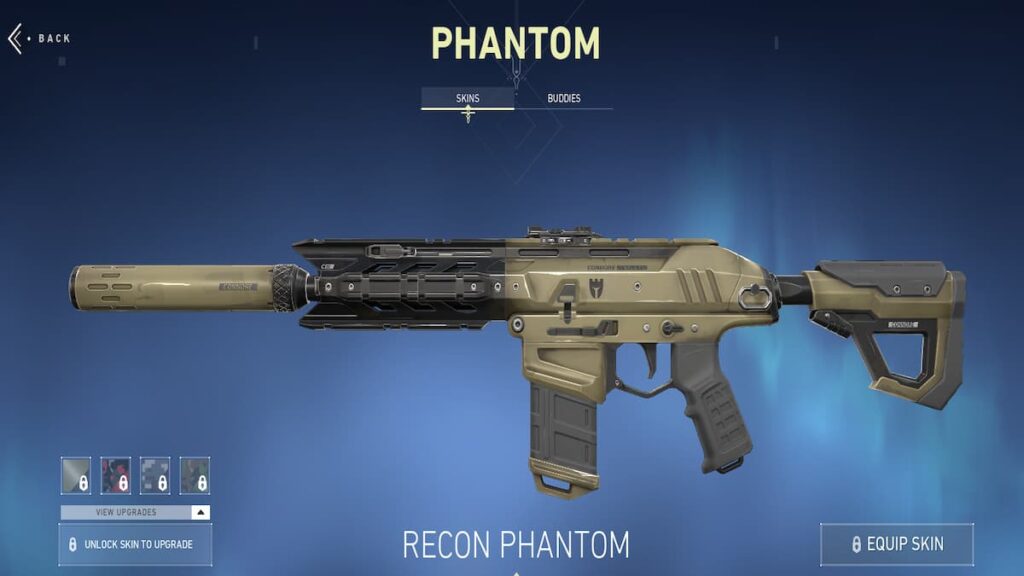This screenshot has width=1024, height=576.
Task: Choose the red camo variant swatch
Action: [116, 475]
